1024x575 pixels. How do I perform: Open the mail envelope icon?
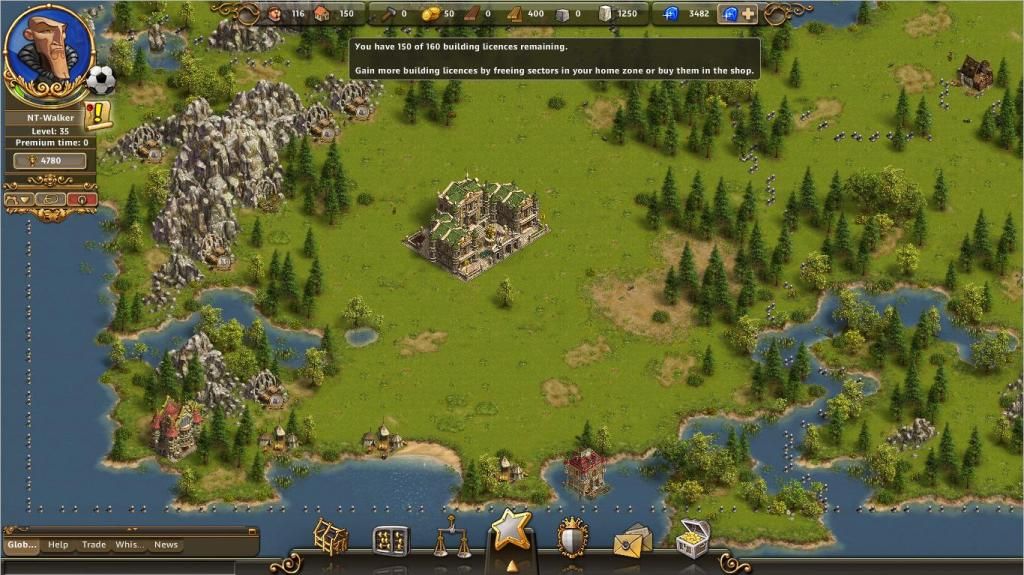pyautogui.click(x=632, y=541)
